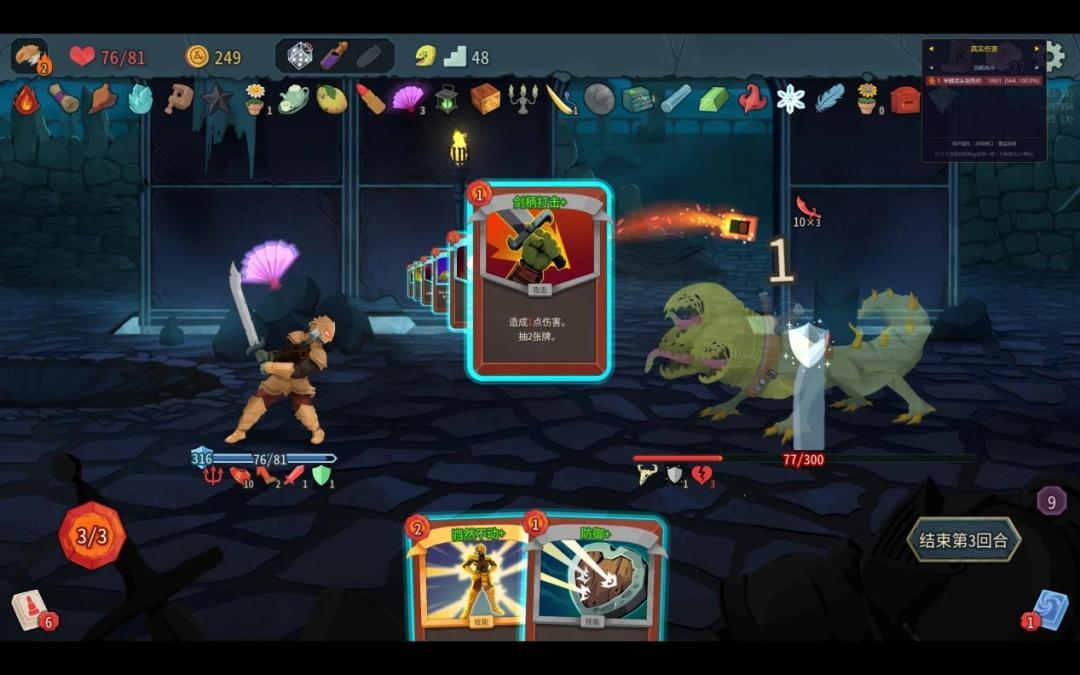
Task: Inspect the teapot relic
Action: click(x=293, y=98)
